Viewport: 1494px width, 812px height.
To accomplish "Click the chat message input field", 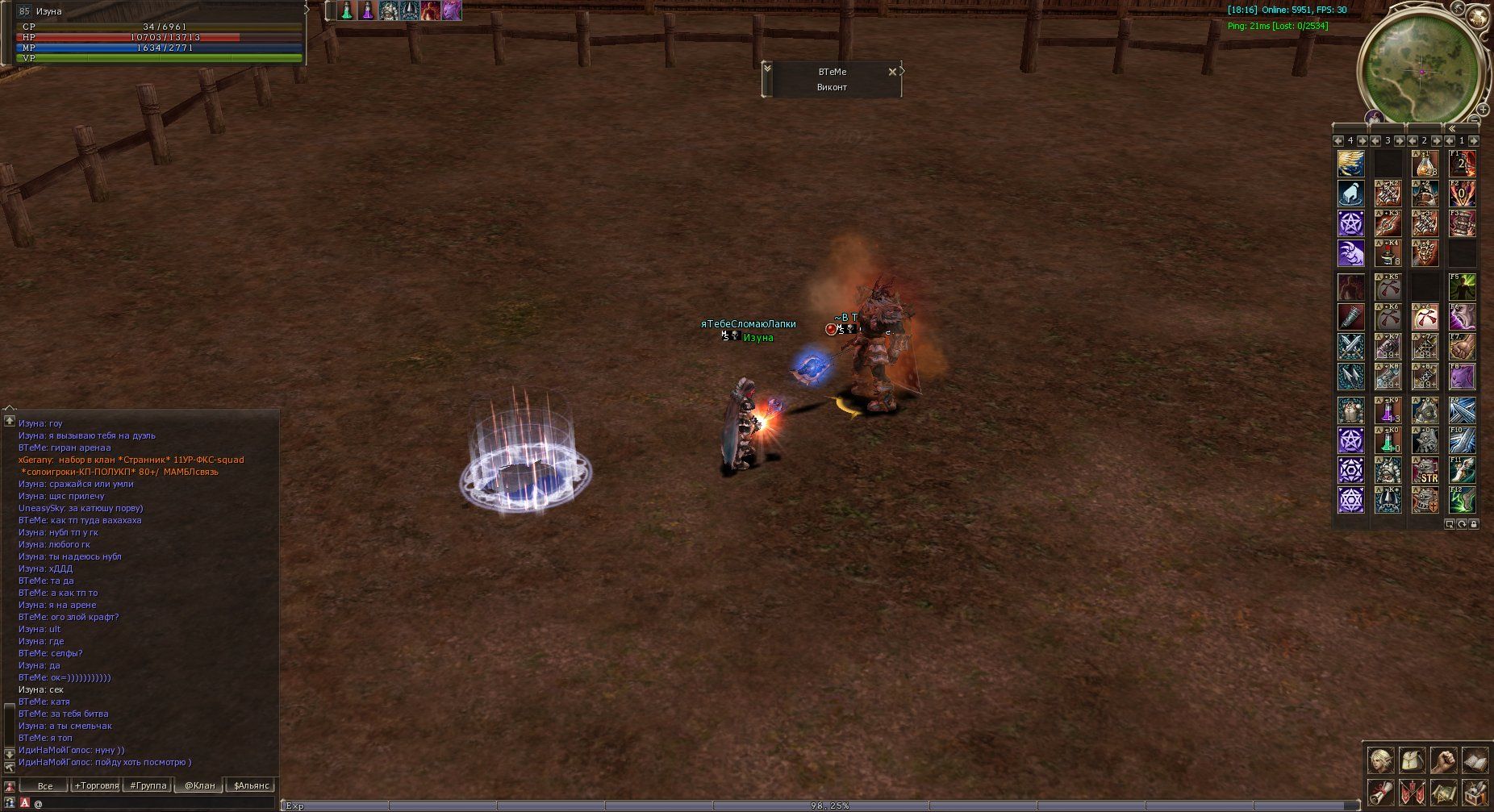I will pos(153,803).
